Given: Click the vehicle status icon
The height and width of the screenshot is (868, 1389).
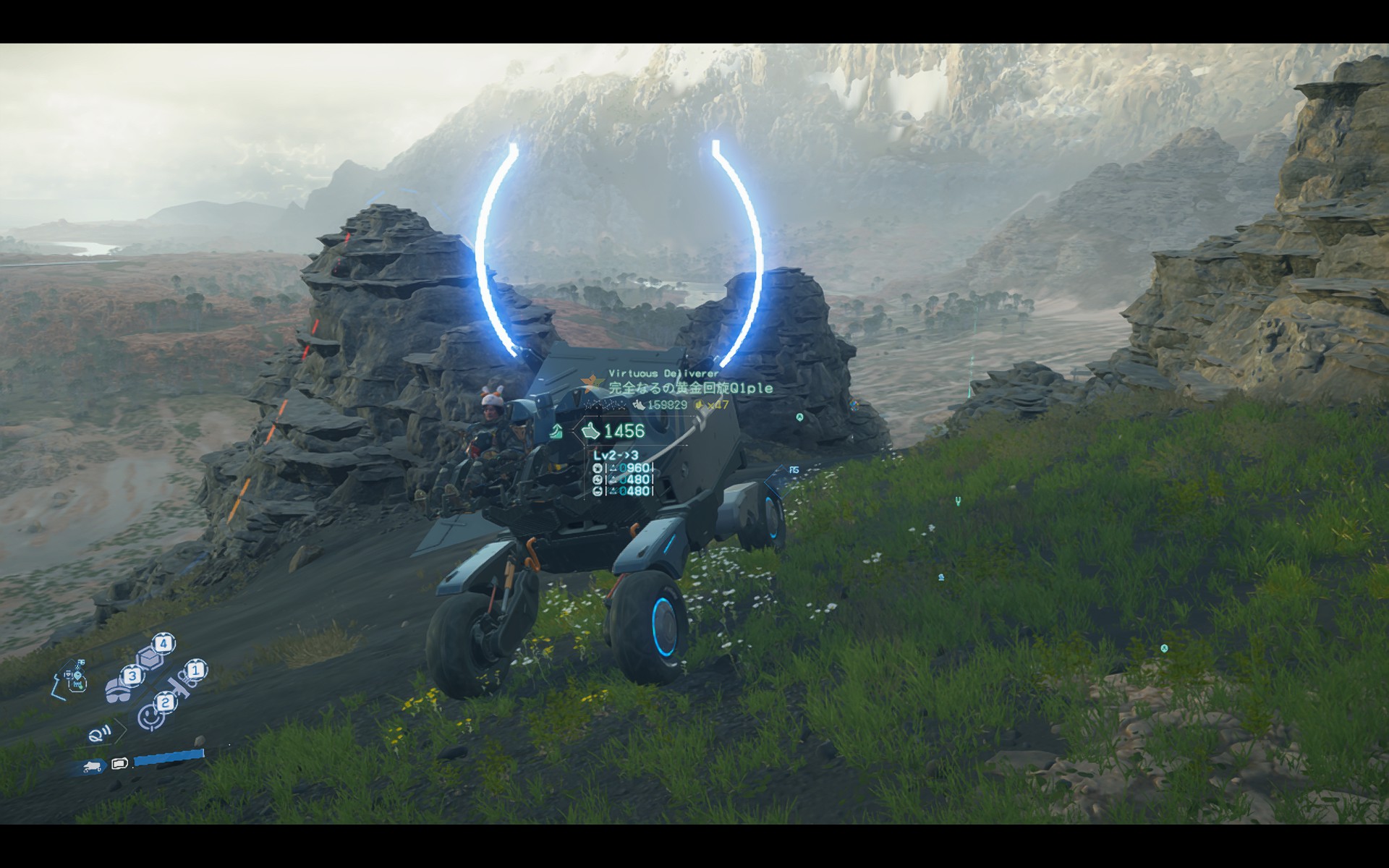Looking at the screenshot, I should (92, 766).
